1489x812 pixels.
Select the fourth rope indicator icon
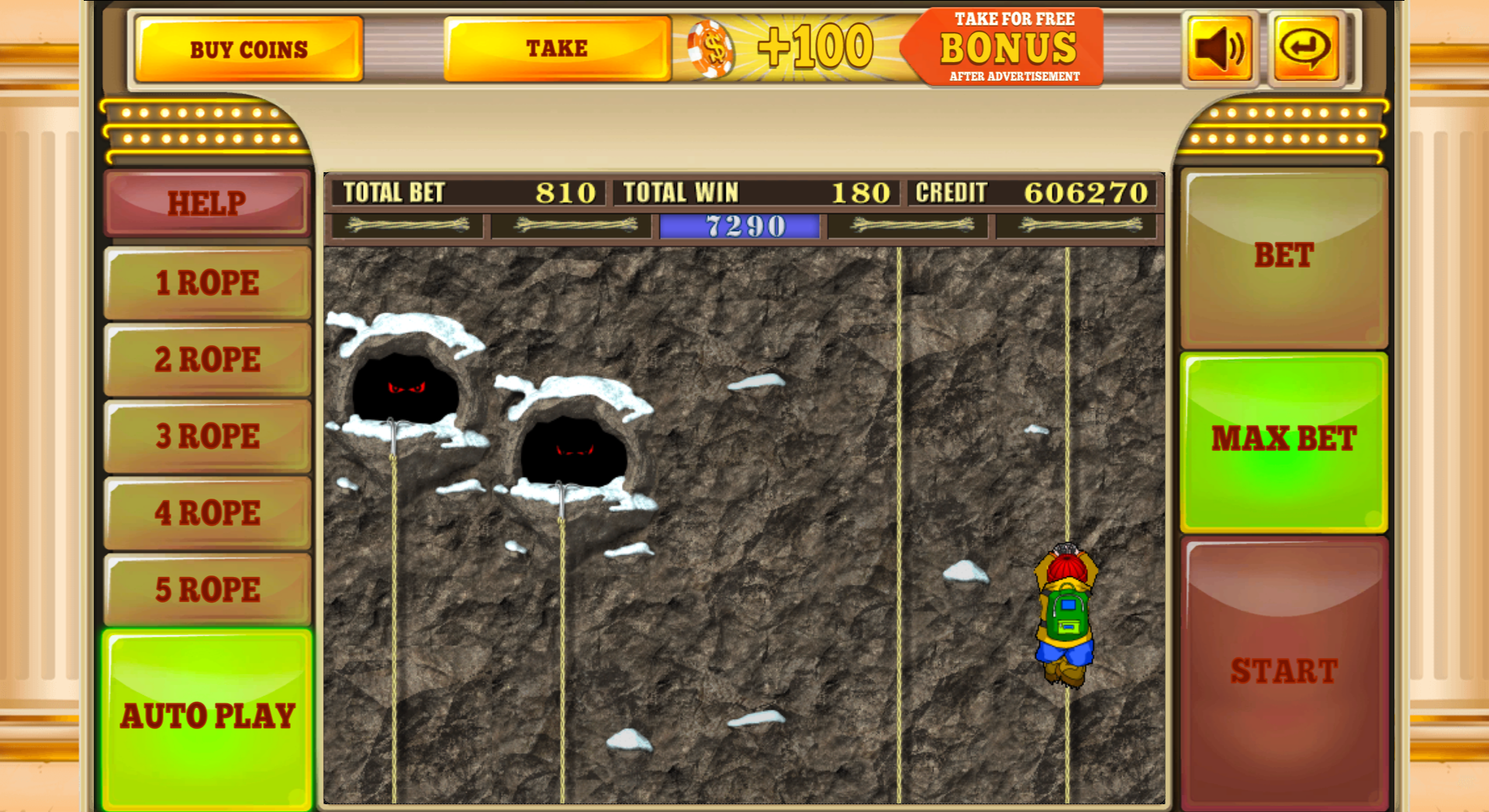pyautogui.click(x=909, y=226)
